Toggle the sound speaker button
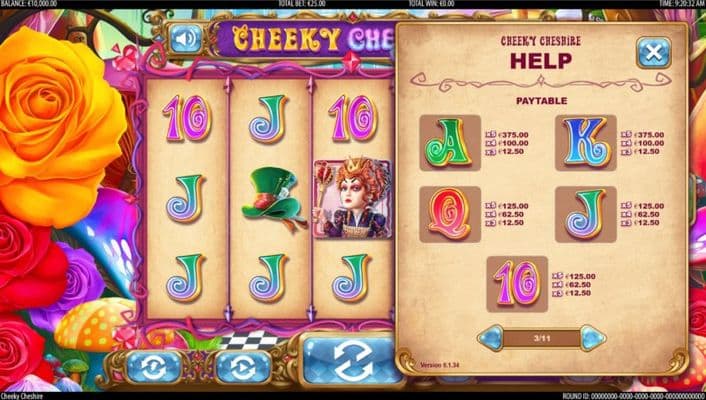 click(185, 39)
